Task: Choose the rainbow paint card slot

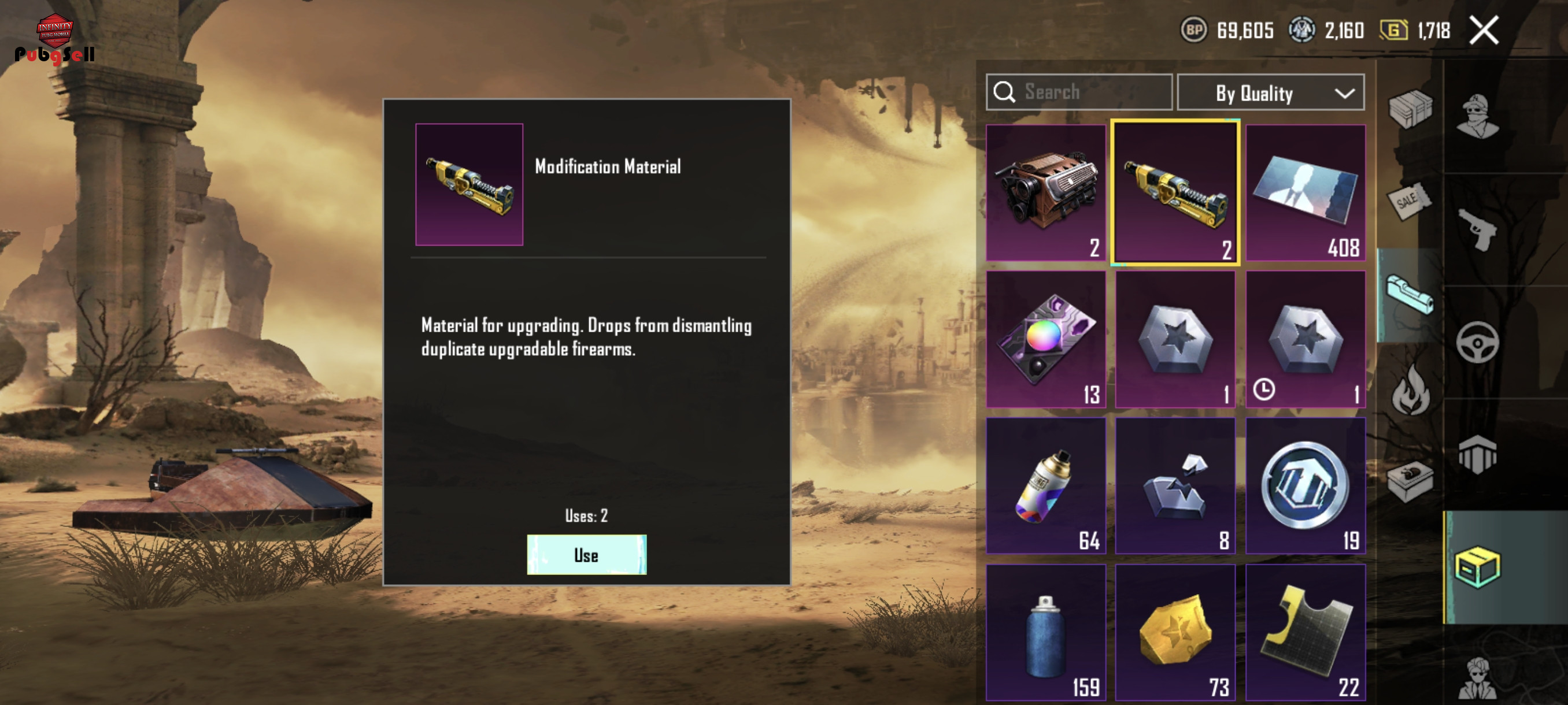Action: (x=1046, y=339)
